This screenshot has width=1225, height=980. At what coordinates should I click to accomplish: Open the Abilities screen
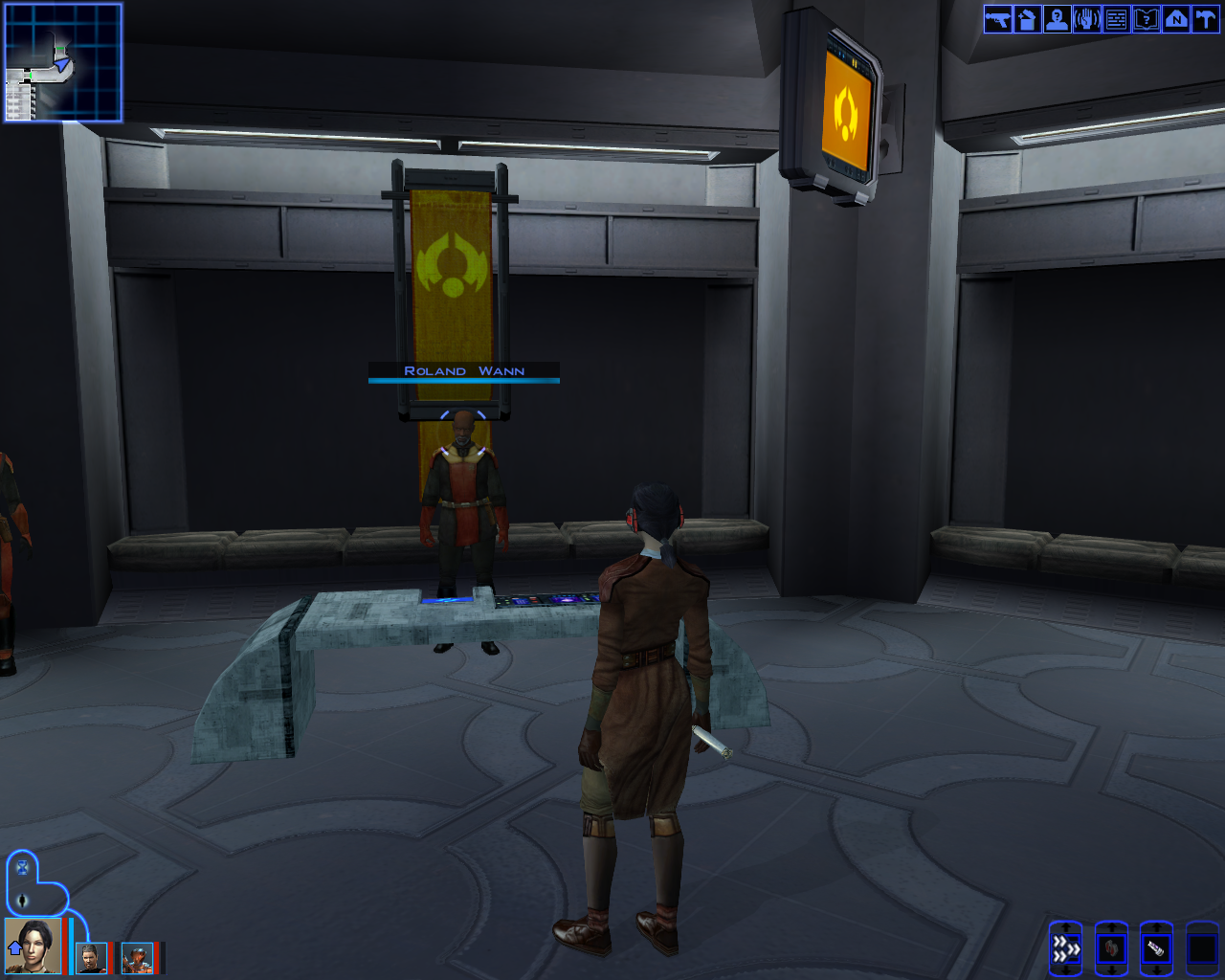pyautogui.click(x=1086, y=18)
